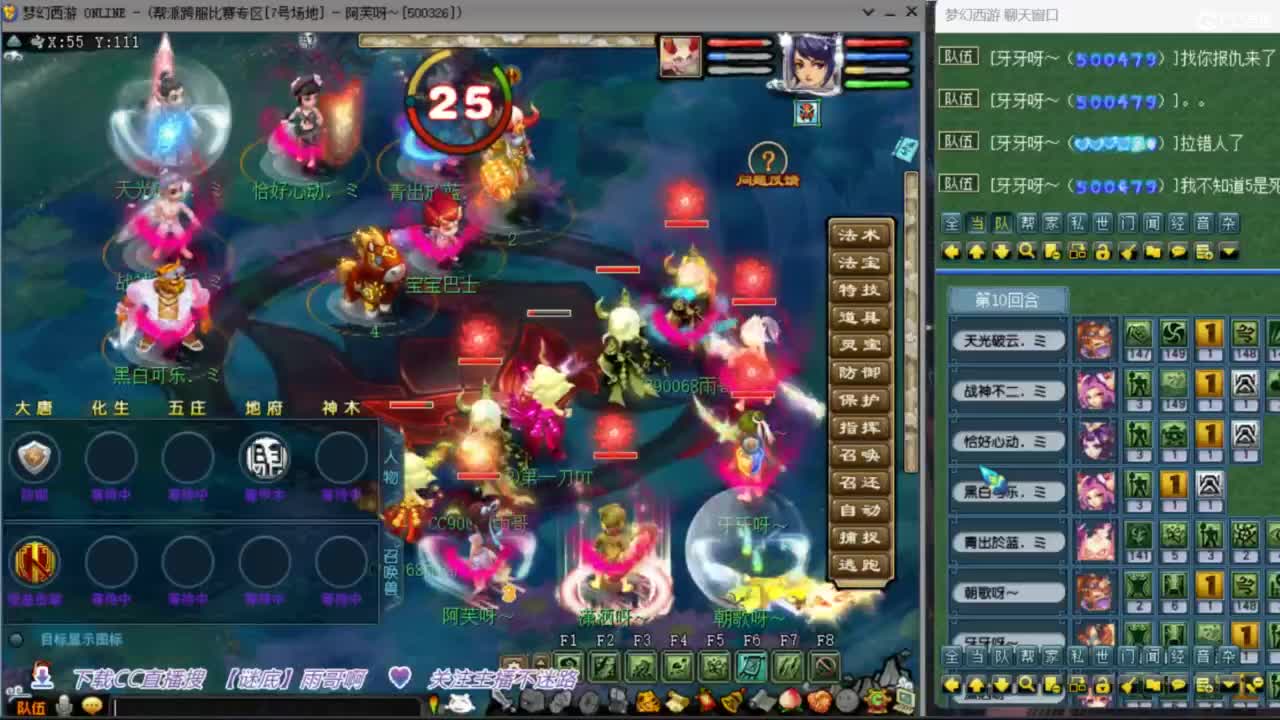Open the chat options dropdown arrow
Image resolution: width=1280 pixels, height=720 pixels.
tap(1228, 252)
